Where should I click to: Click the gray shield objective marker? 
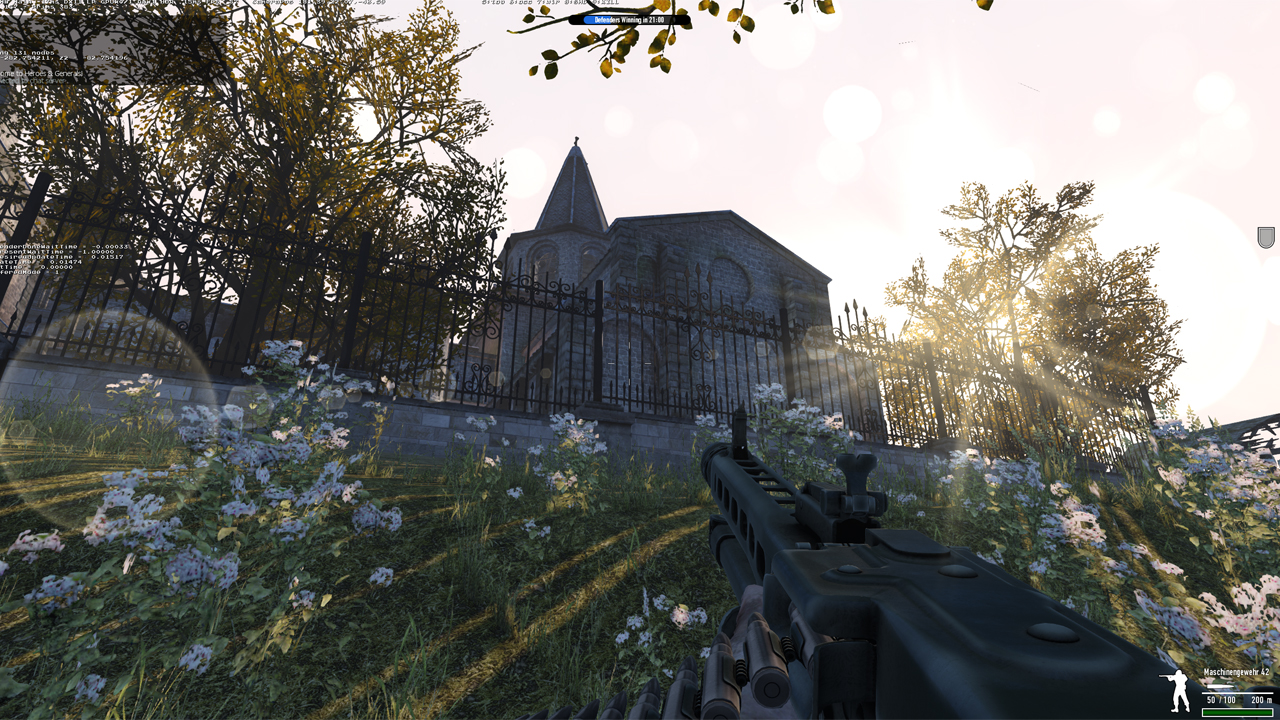pos(1266,237)
